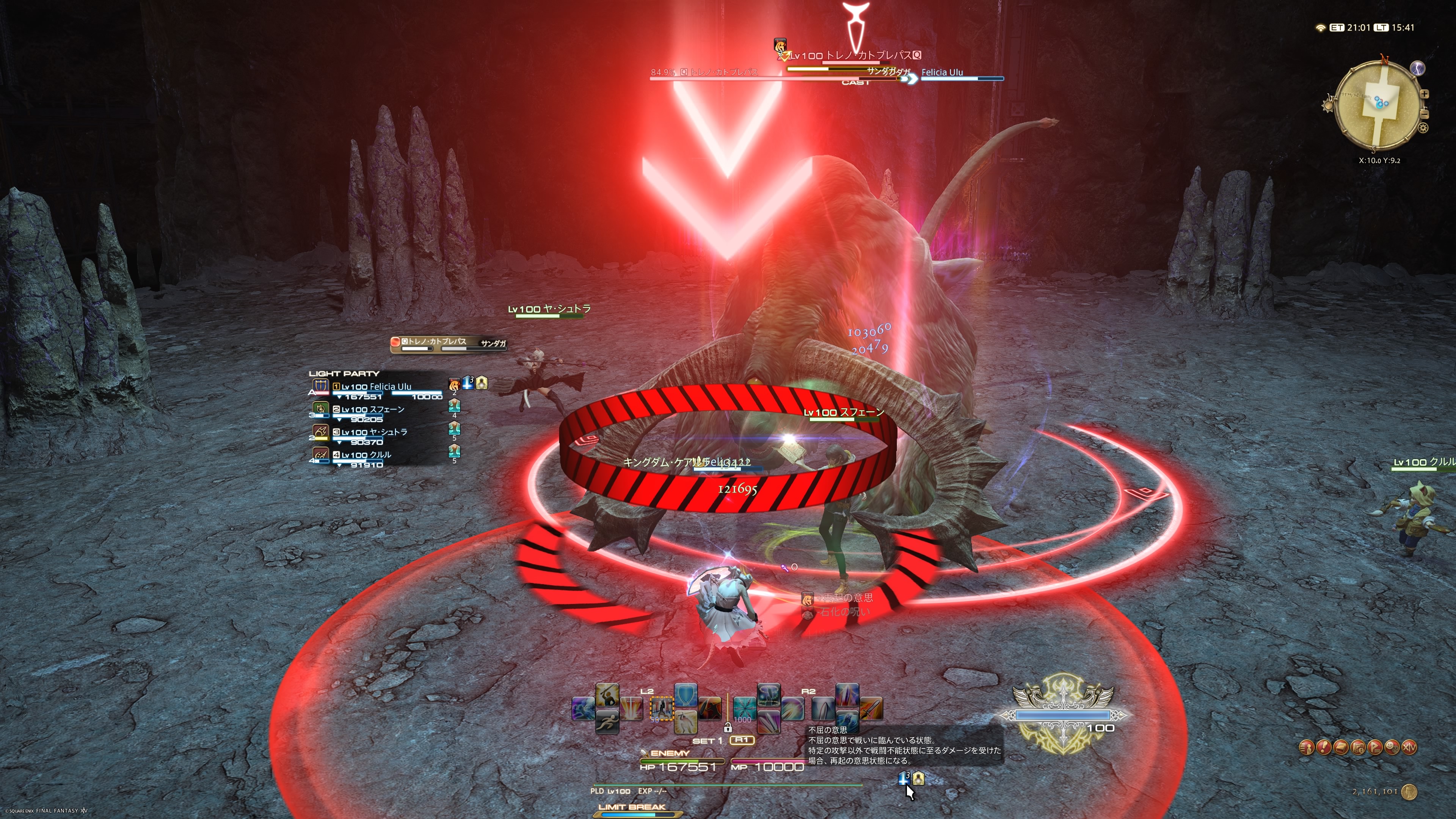
Task: Zoom out on the minimap
Action: coord(1425,114)
